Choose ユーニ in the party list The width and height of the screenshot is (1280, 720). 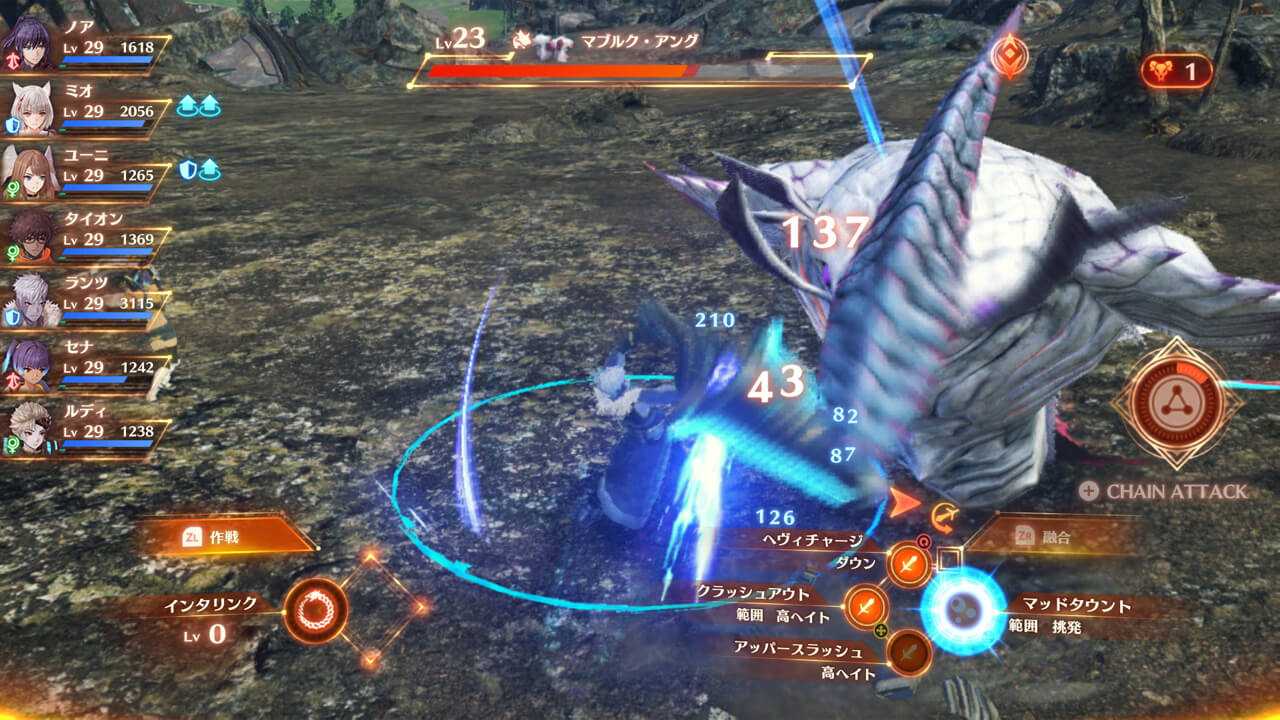(x=30, y=174)
